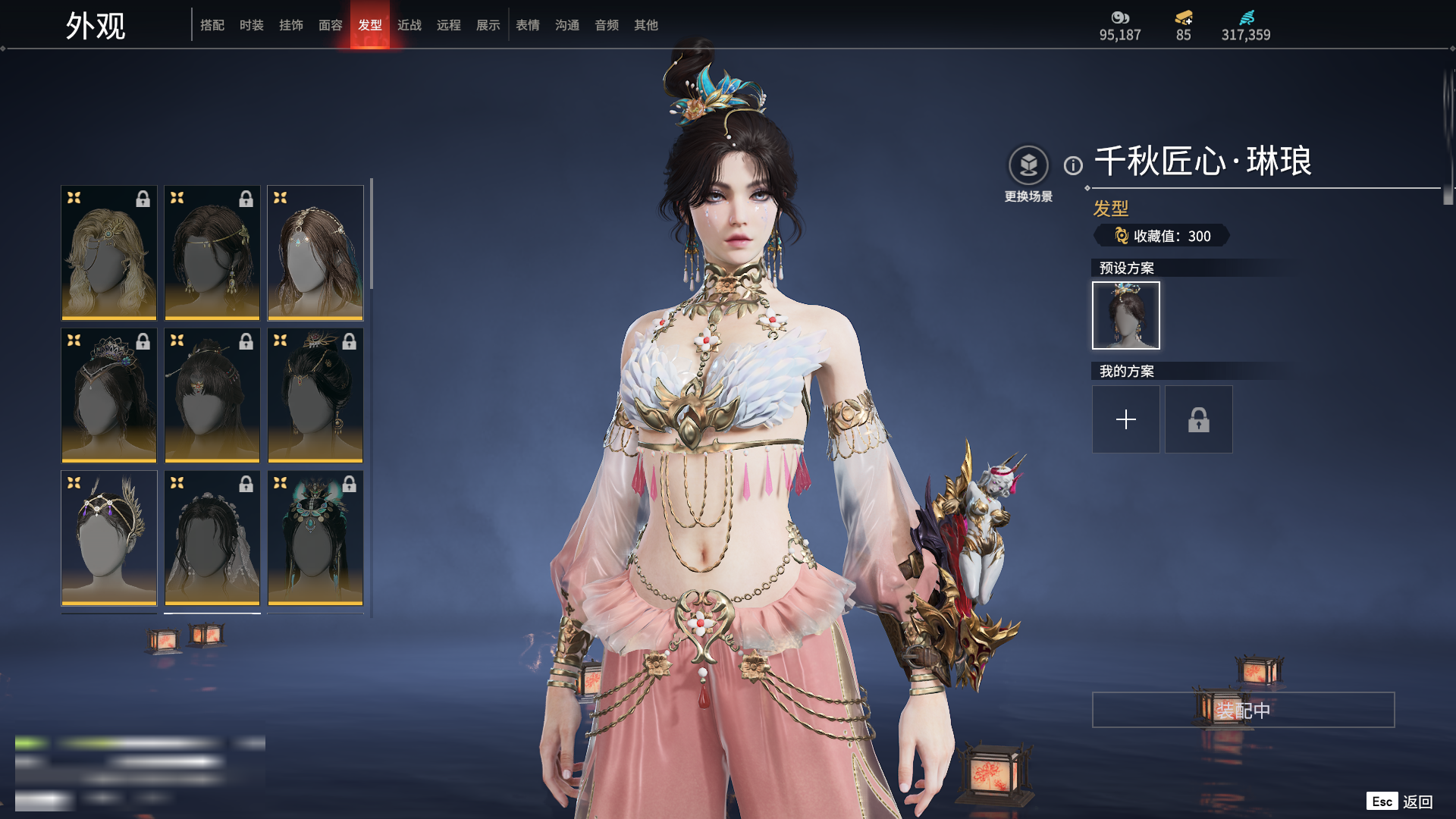The width and height of the screenshot is (1456, 819).
Task: Click the 装配中 equip button
Action: (1243, 710)
